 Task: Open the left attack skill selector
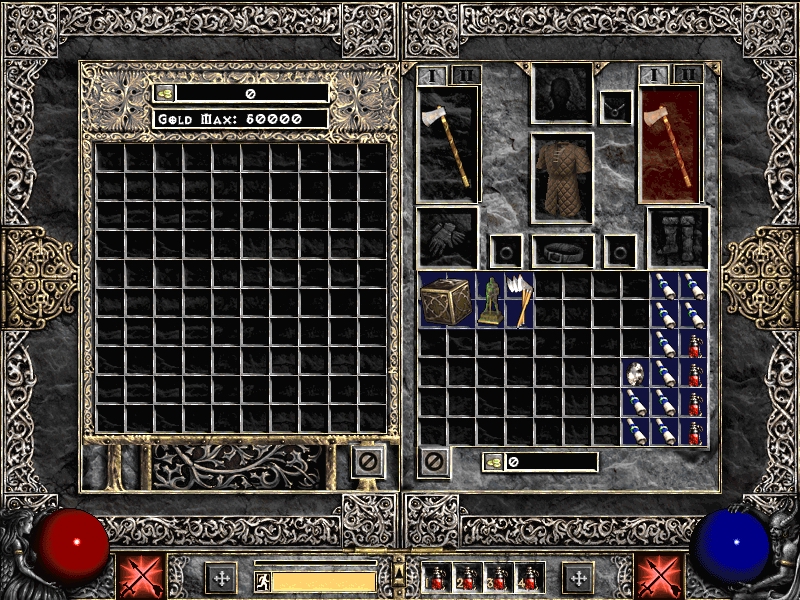pos(140,577)
